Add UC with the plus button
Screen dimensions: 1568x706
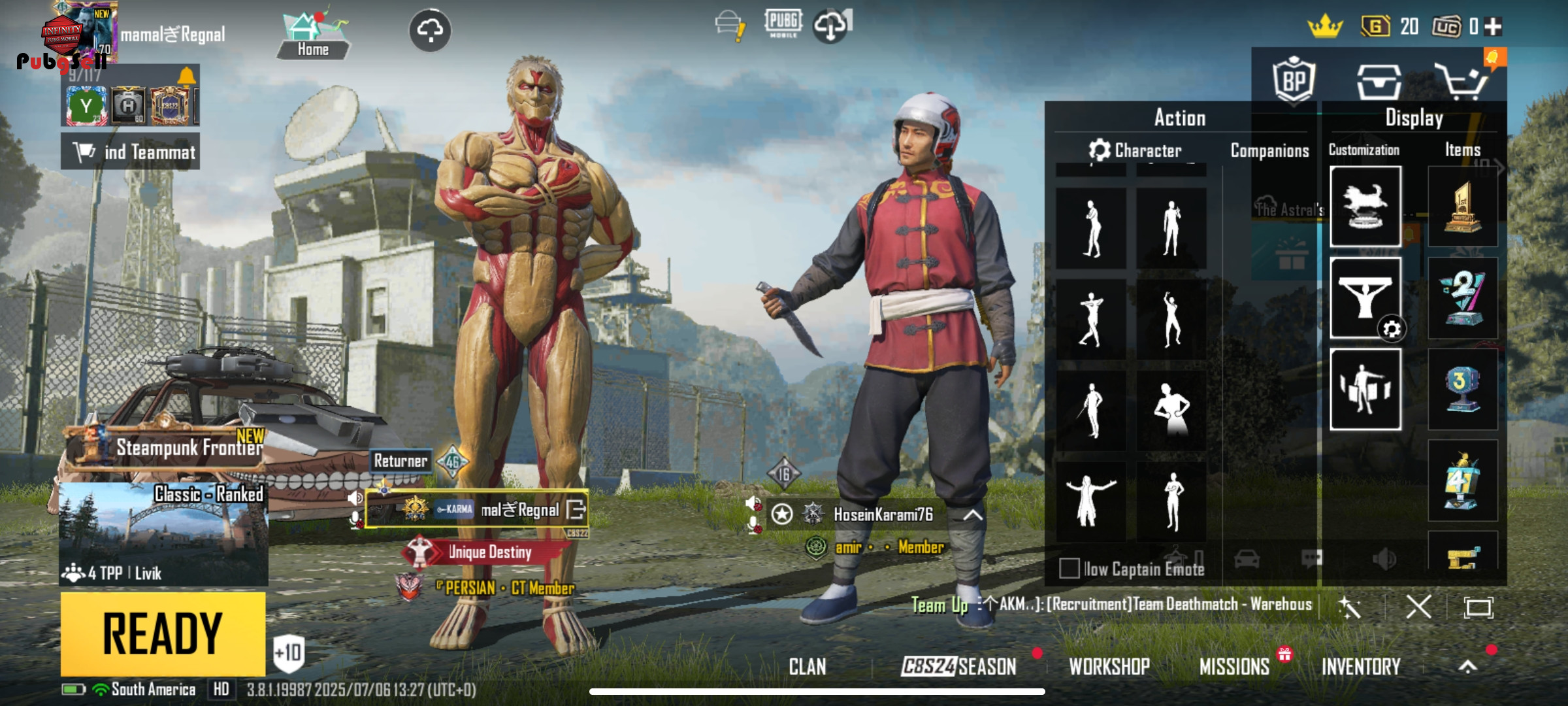click(x=1493, y=26)
